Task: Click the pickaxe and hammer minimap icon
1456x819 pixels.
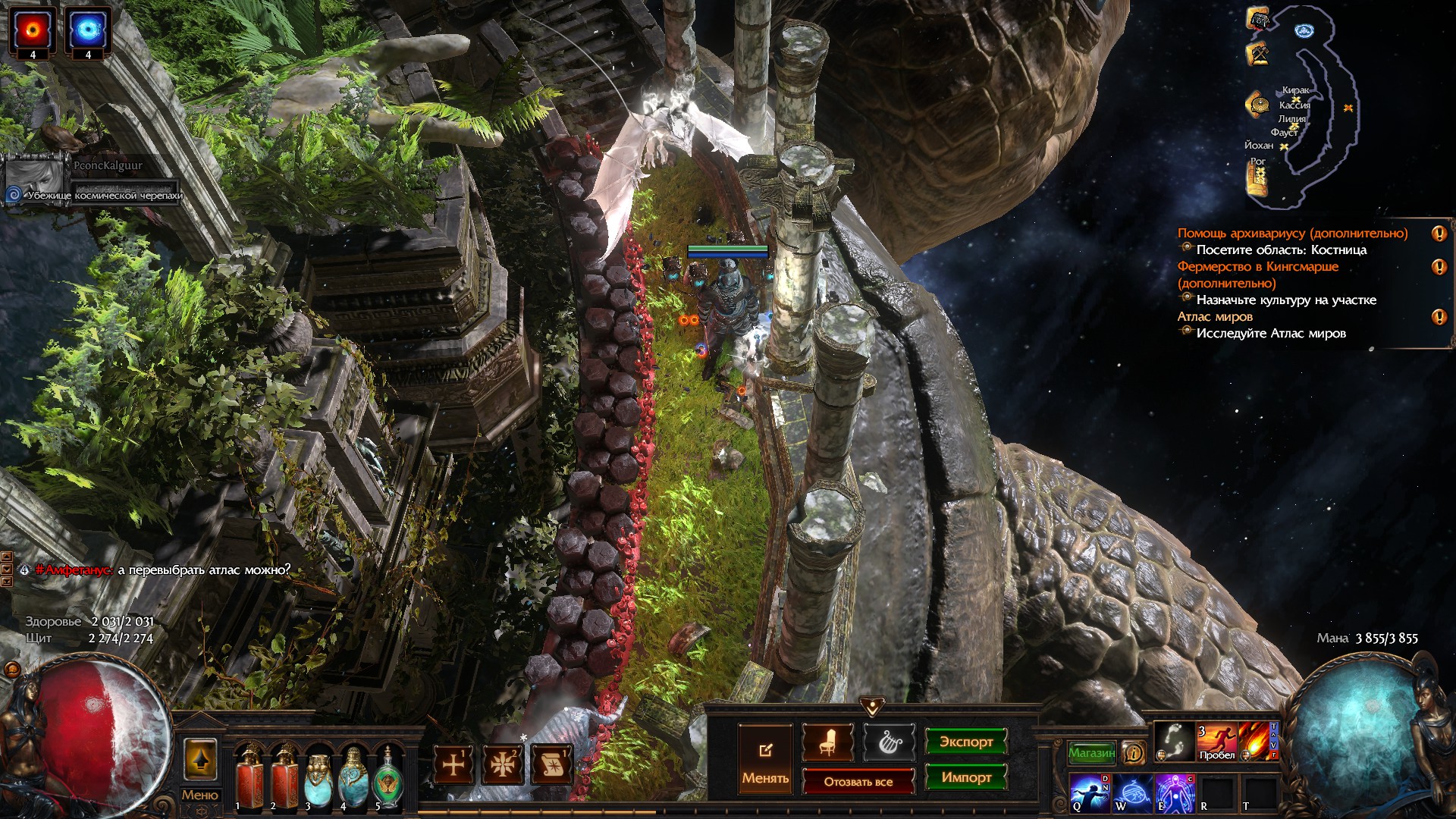Action: point(1258,54)
